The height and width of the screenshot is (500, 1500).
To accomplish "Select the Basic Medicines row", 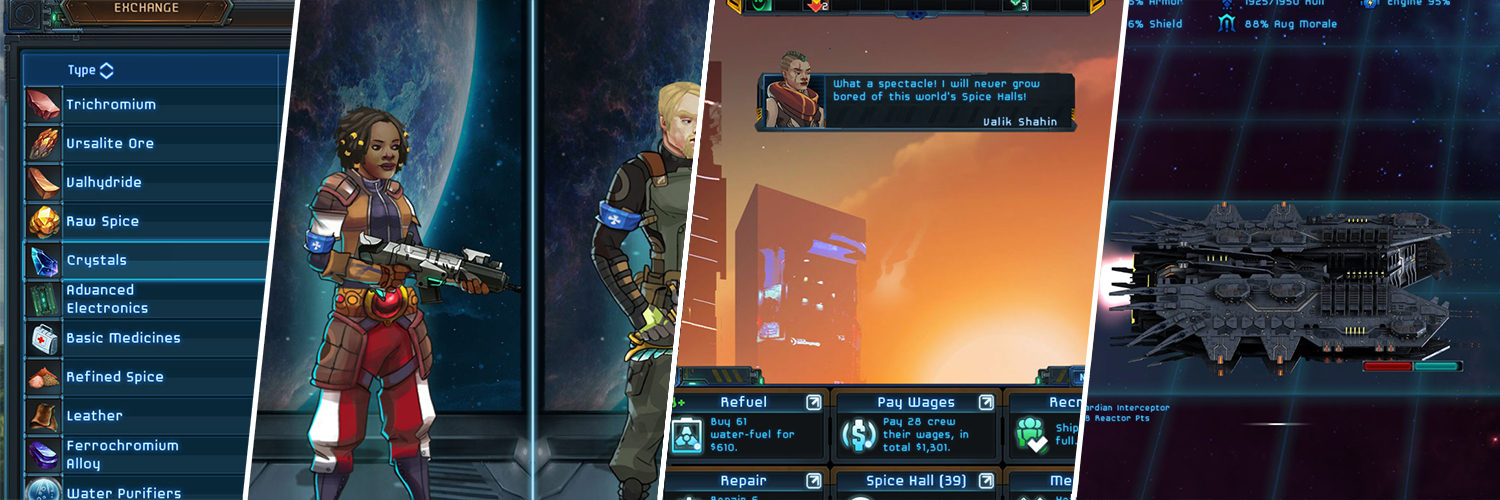I will point(123,338).
